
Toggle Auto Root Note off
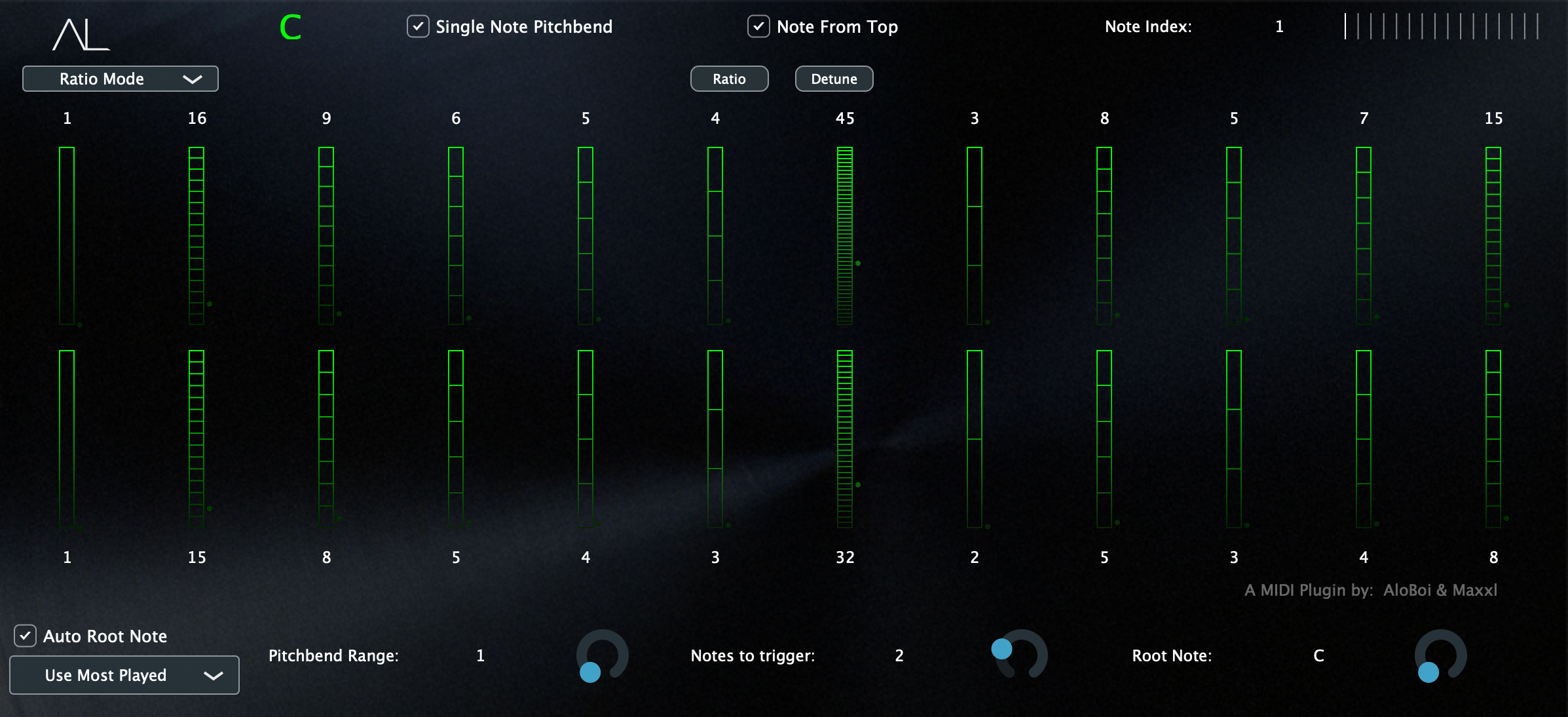pos(24,636)
